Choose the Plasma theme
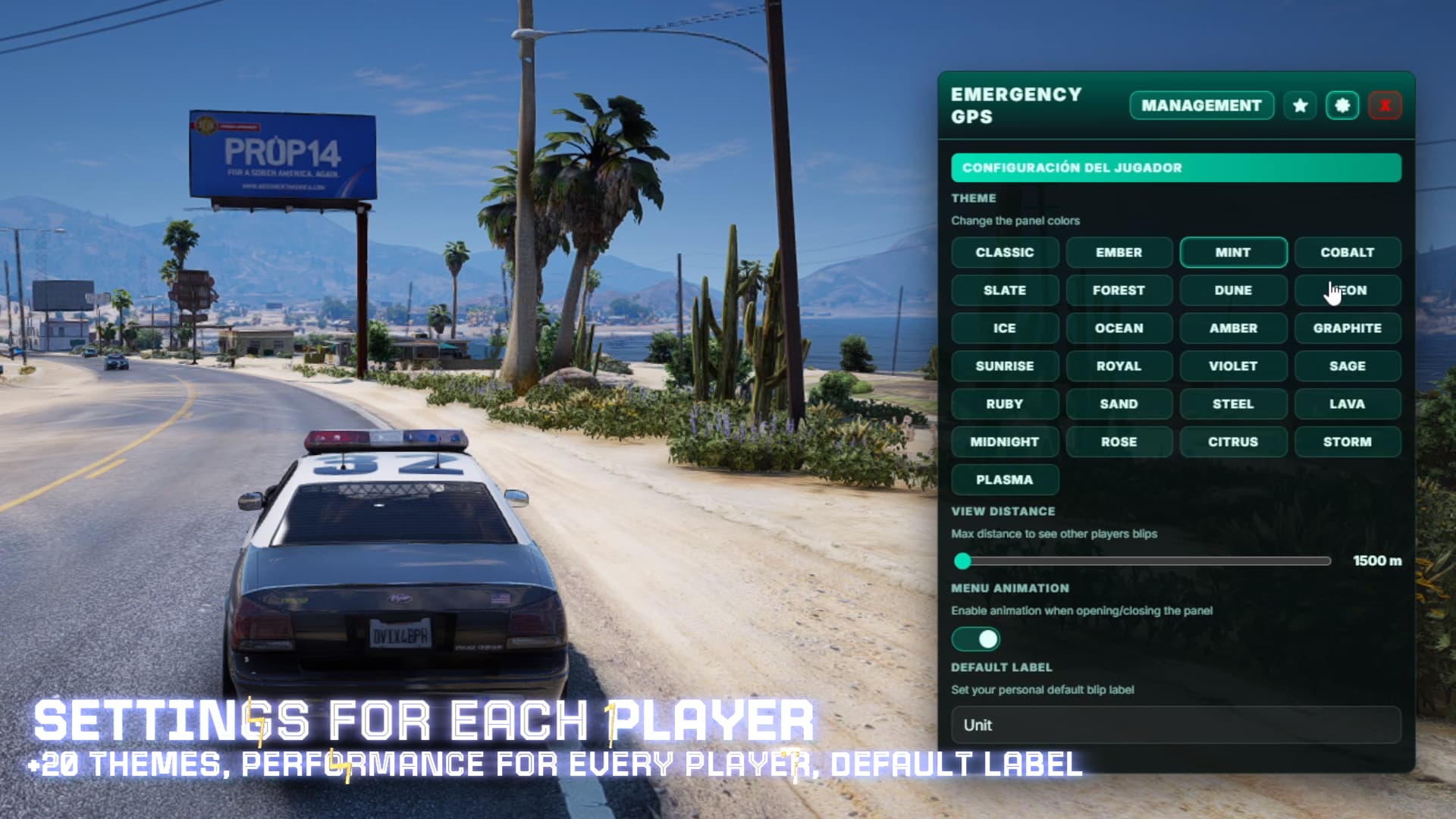Viewport: 1456px width, 819px height. (1004, 480)
